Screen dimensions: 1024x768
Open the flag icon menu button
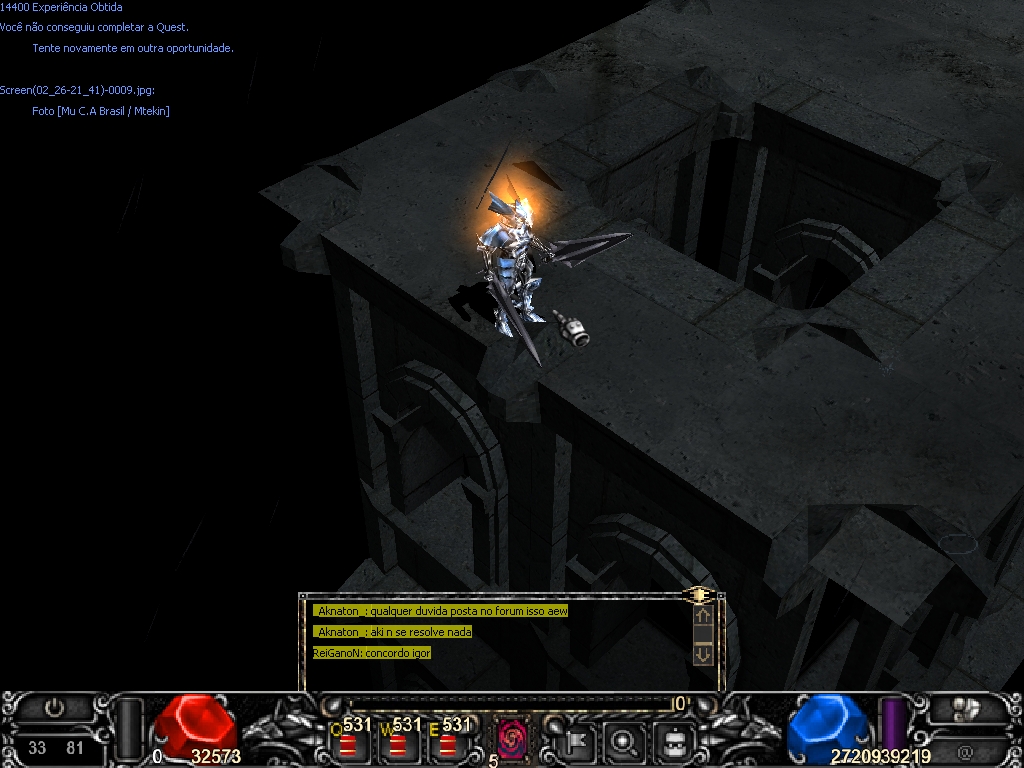[578, 742]
